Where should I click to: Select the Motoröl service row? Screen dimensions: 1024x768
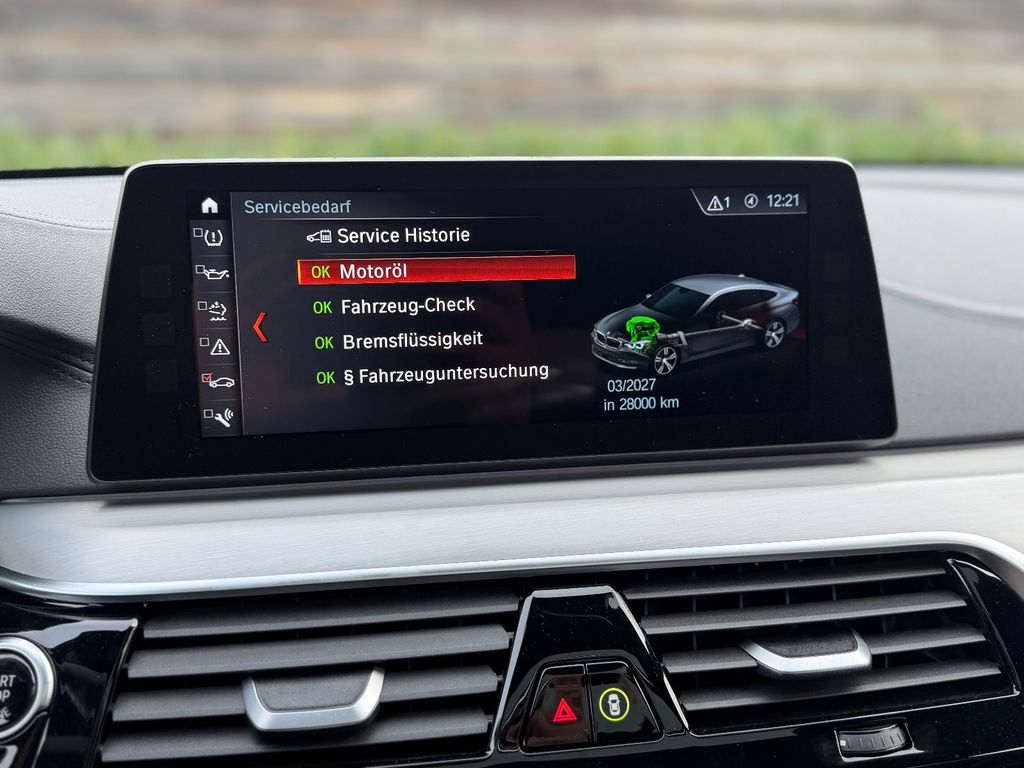click(436, 271)
